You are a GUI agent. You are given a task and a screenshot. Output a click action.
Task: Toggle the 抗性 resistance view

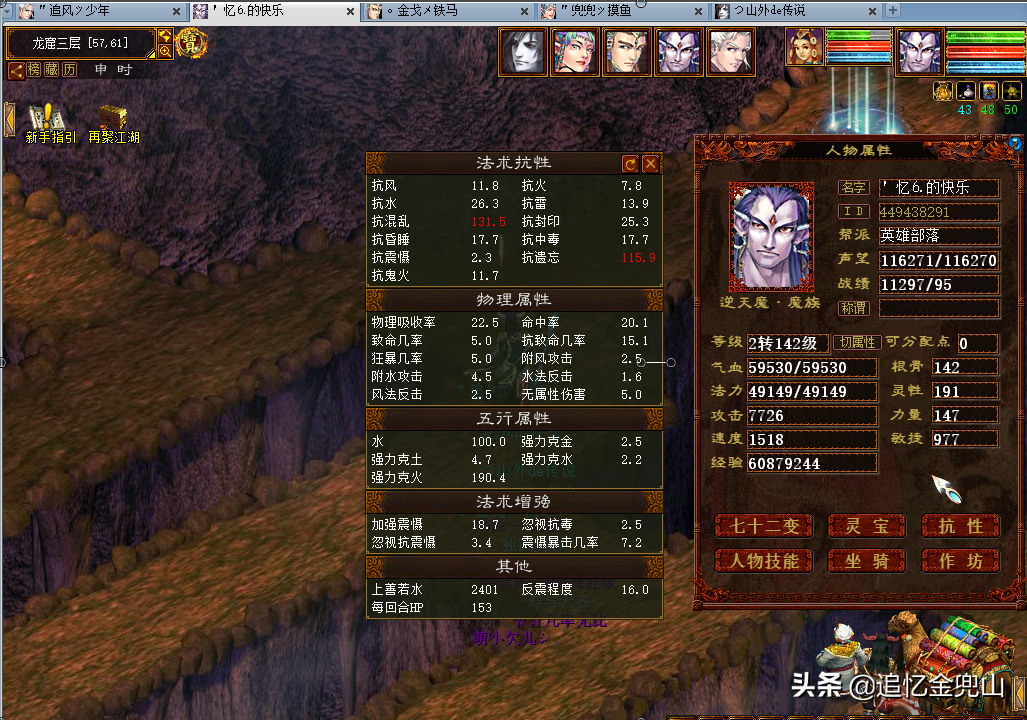pyautogui.click(x=961, y=526)
